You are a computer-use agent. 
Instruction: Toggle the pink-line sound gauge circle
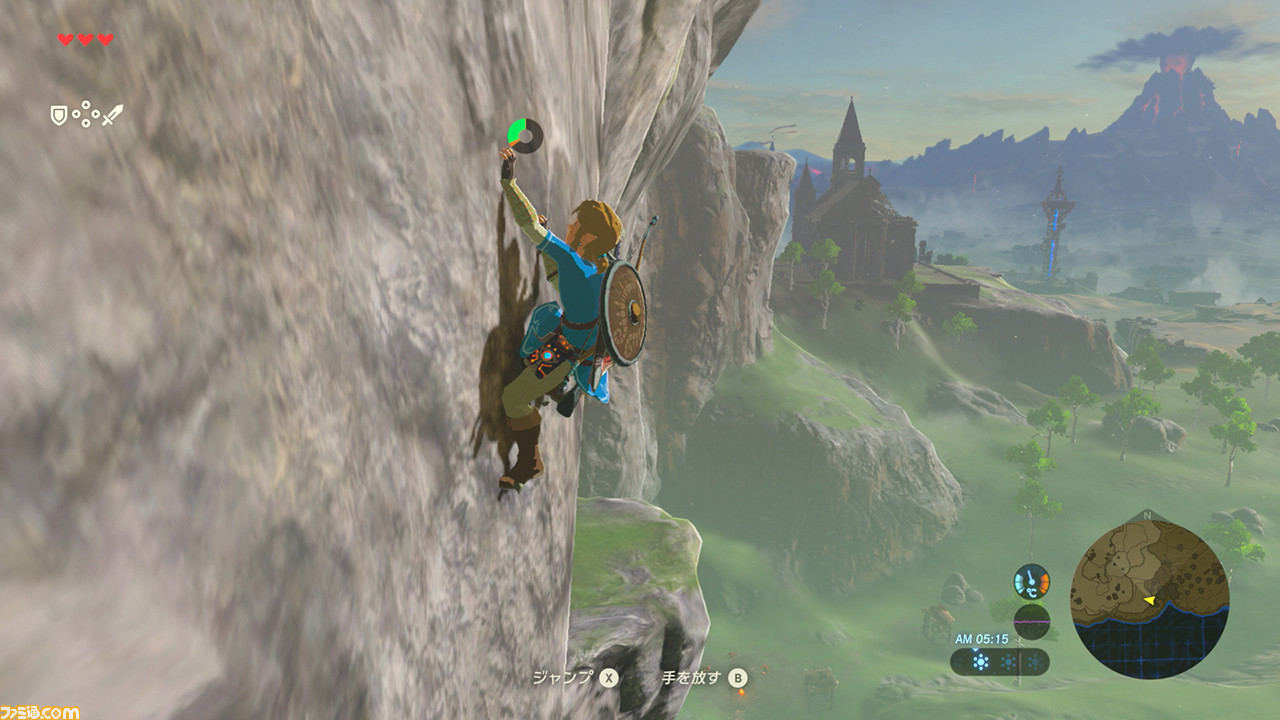coord(1032,622)
